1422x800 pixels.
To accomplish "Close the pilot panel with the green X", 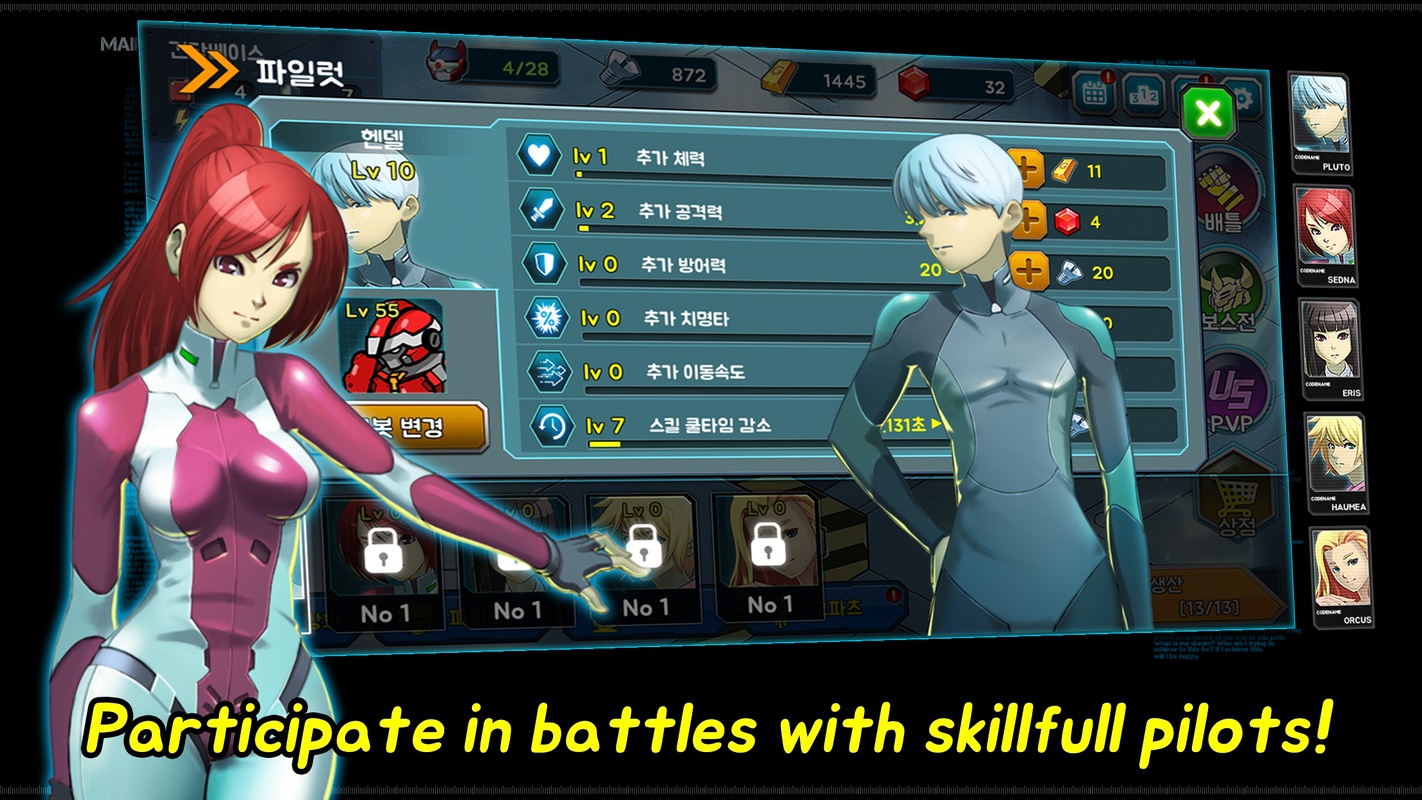I will pyautogui.click(x=1209, y=113).
